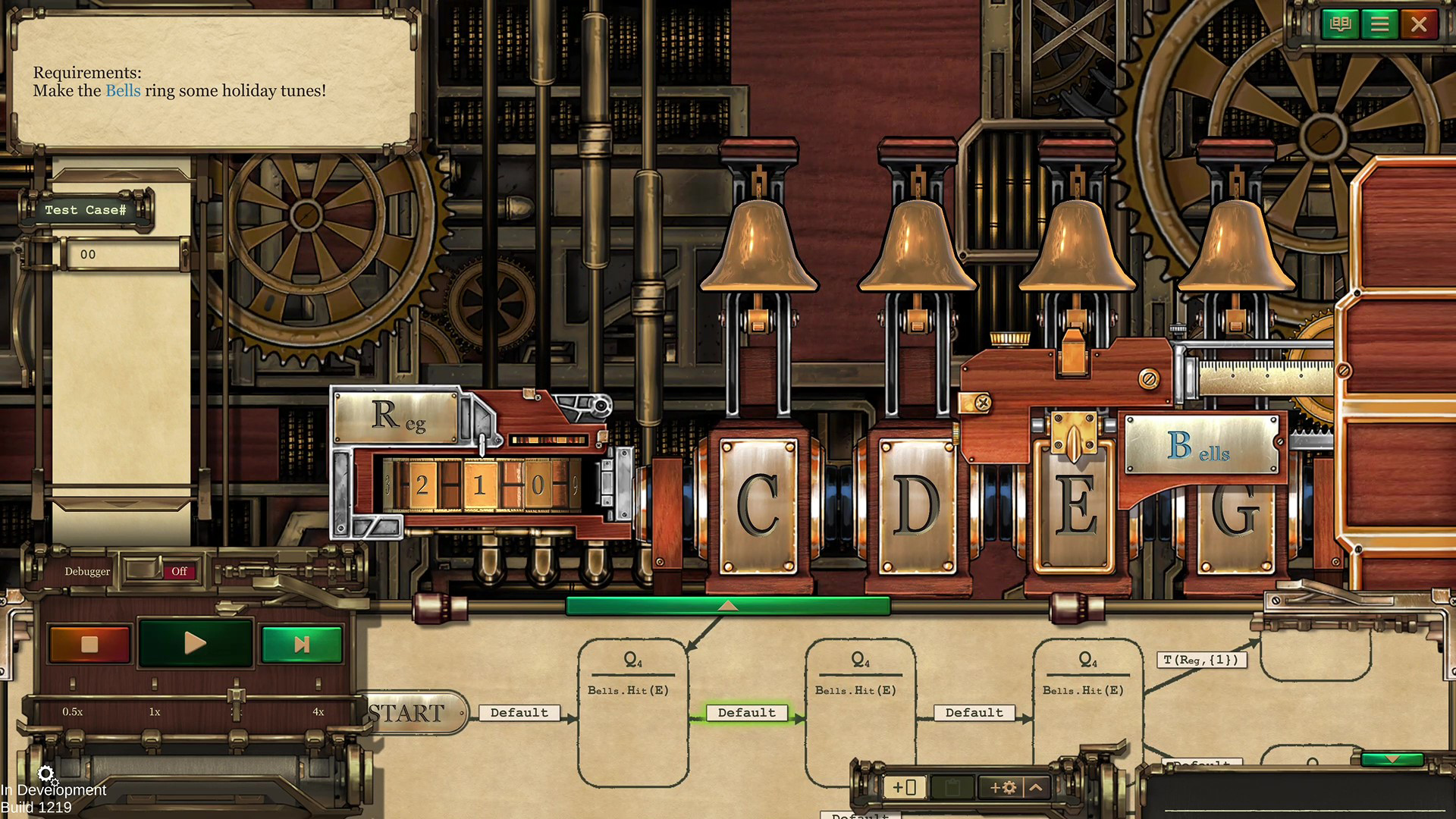The height and width of the screenshot is (819, 1456).
Task: Stop the program with the orange button
Action: pos(89,644)
